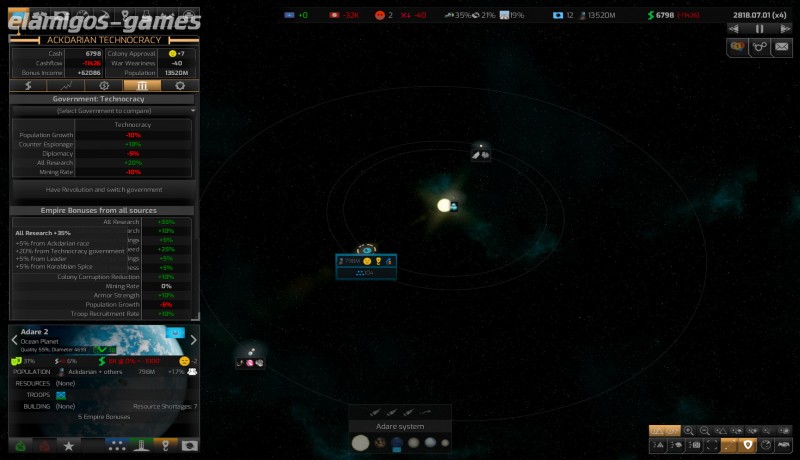Click the magnifier zoom-in button on the map toolbar
This screenshot has height=460, width=800.
[x=689, y=430]
